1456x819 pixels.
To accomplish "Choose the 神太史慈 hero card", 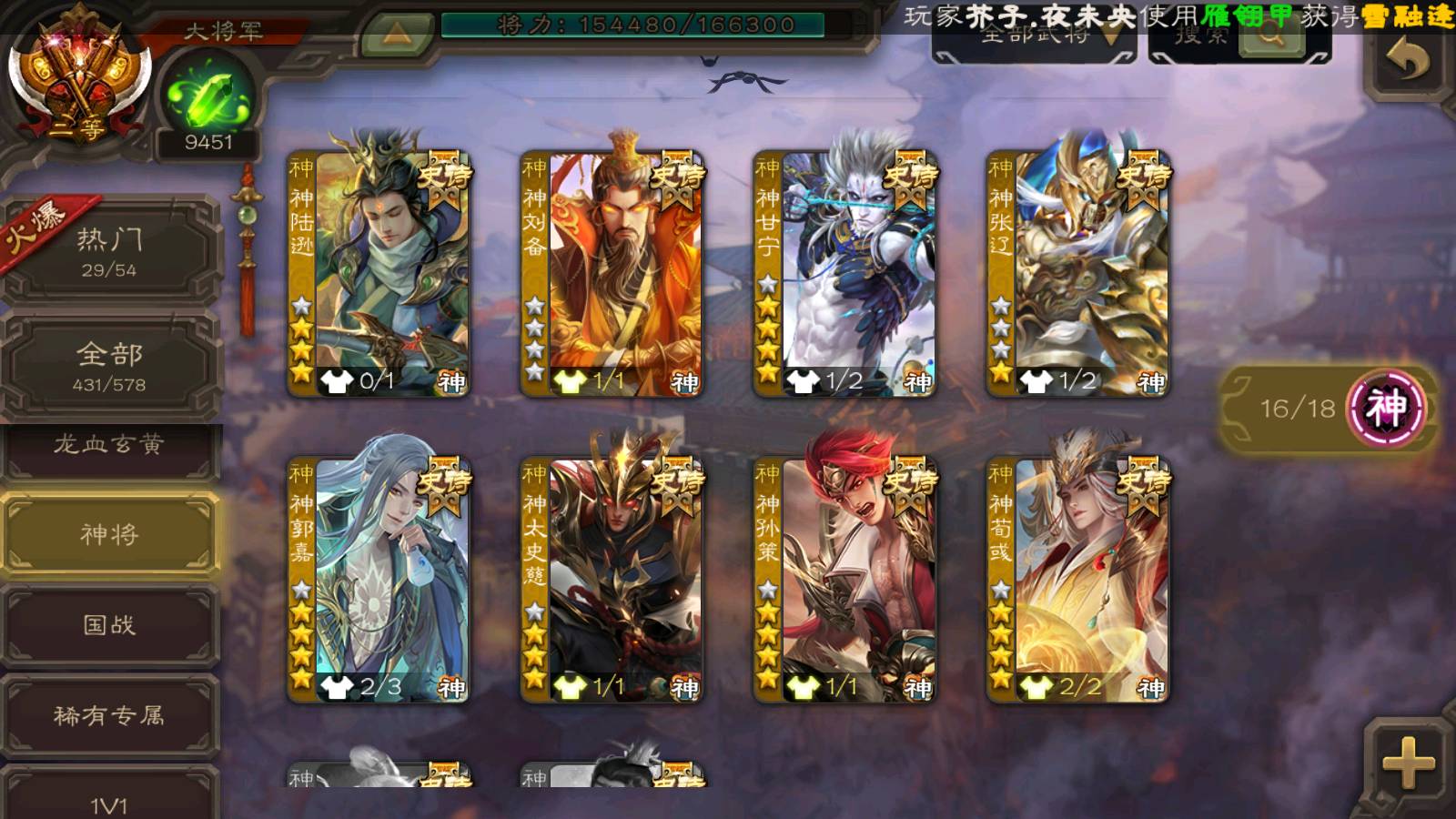I will click(612, 579).
